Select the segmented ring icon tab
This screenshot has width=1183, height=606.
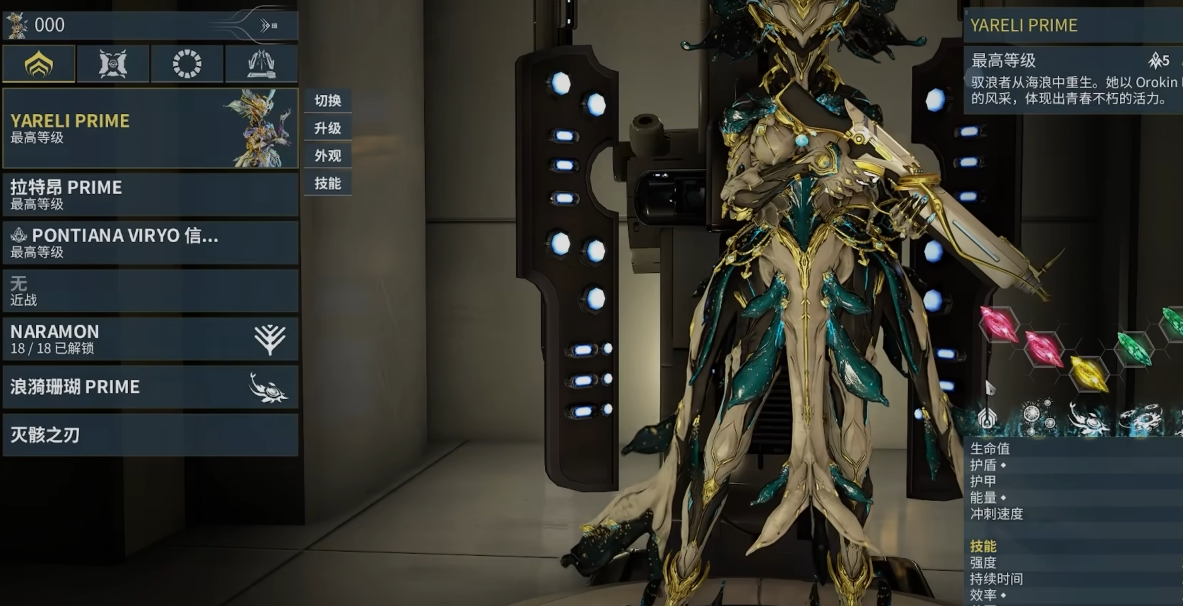click(187, 64)
